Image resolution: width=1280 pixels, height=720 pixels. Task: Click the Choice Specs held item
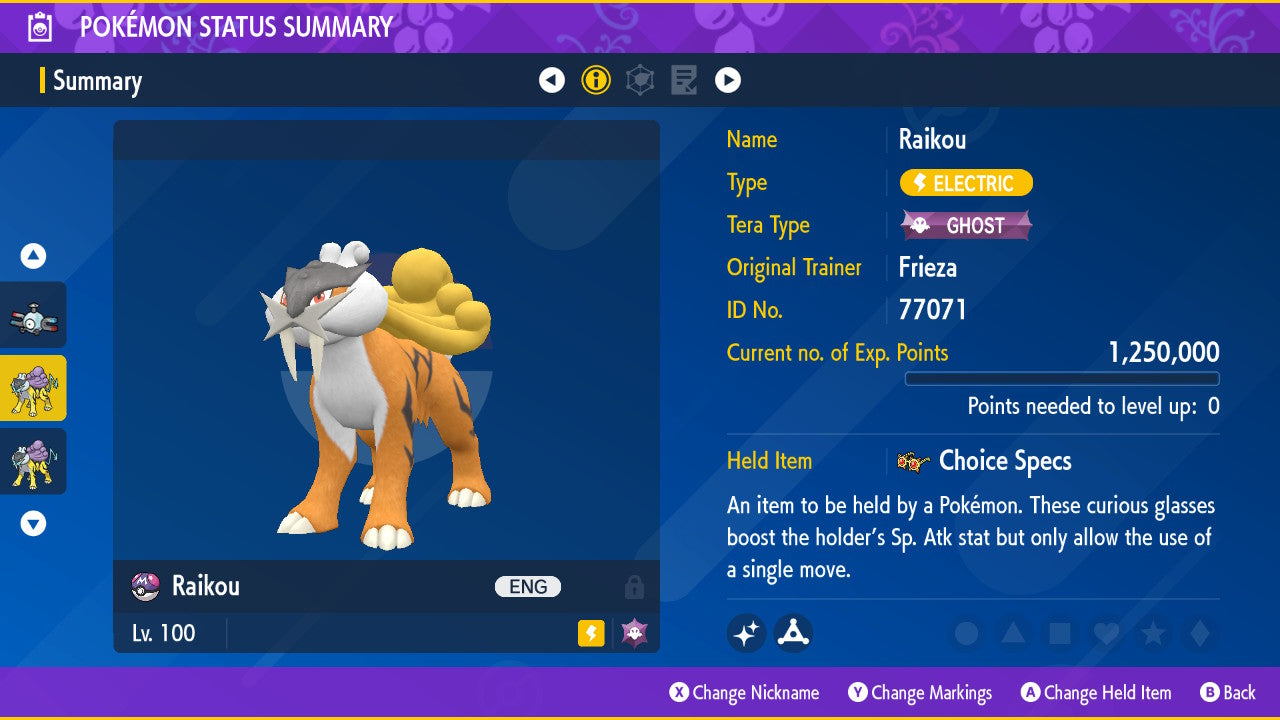coord(1004,461)
